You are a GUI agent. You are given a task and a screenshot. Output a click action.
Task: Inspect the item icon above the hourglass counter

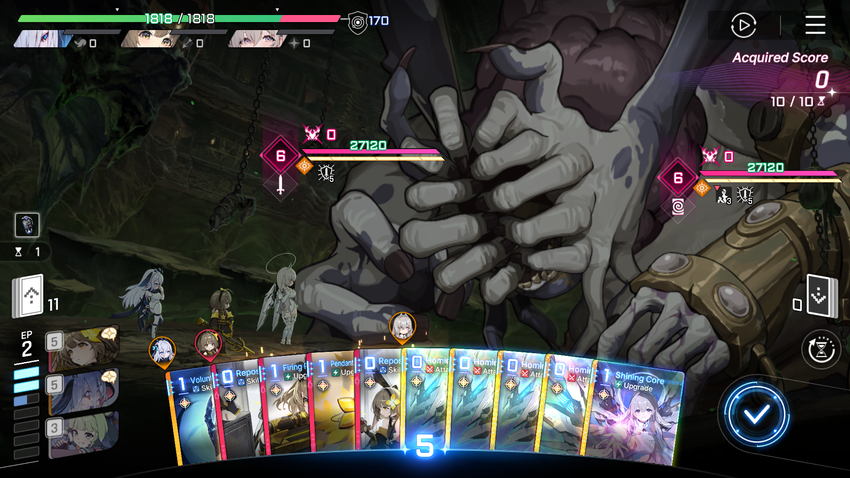click(28, 224)
